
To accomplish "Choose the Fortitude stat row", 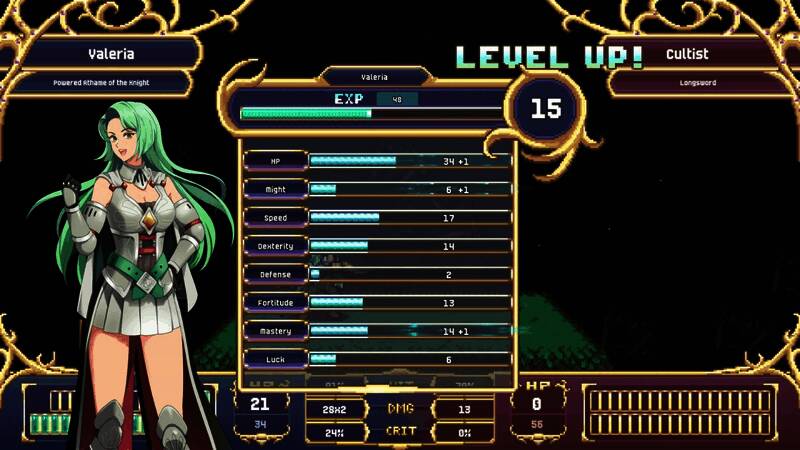I will point(378,302).
